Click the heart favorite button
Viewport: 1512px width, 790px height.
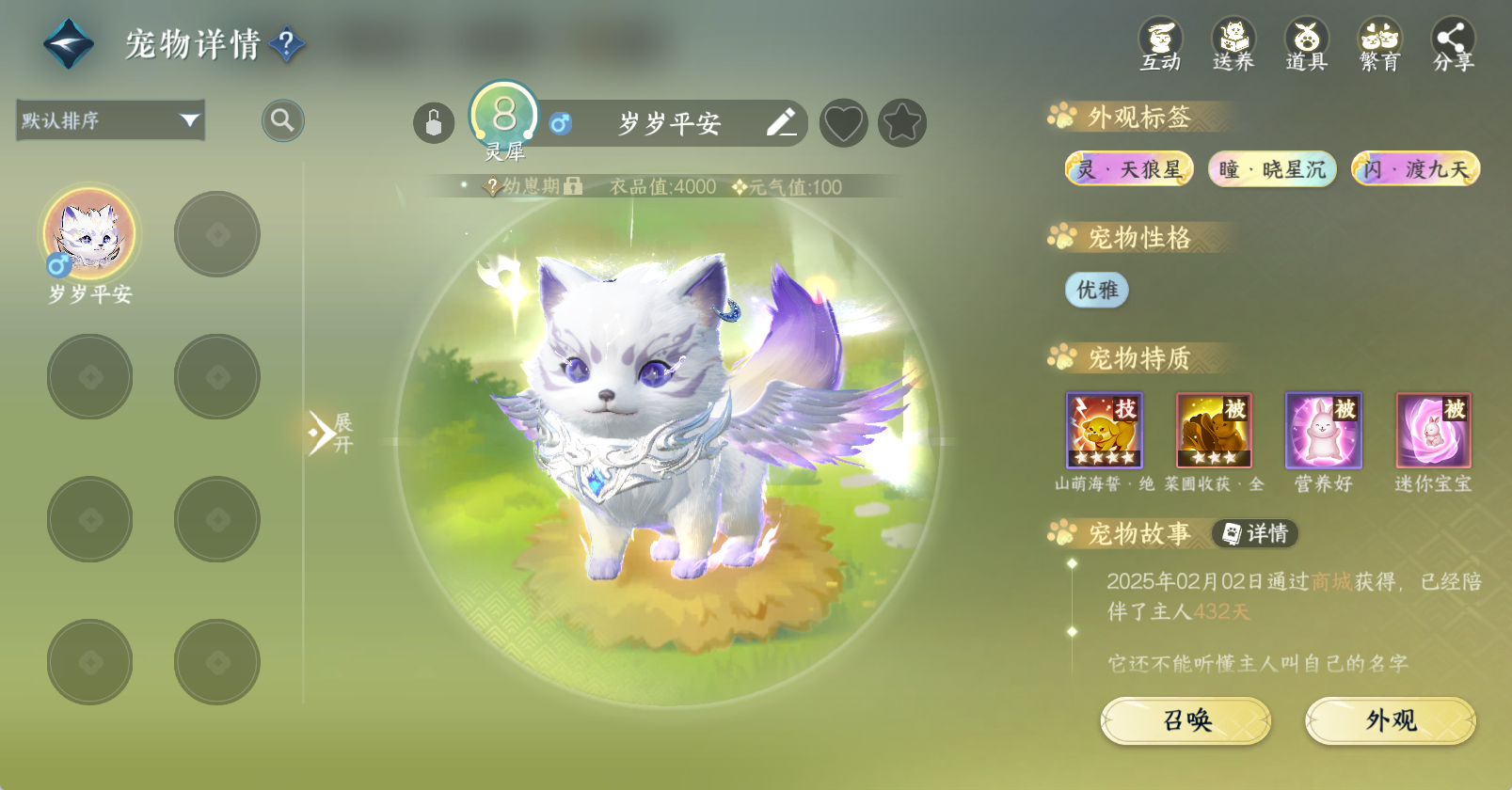coord(843,123)
